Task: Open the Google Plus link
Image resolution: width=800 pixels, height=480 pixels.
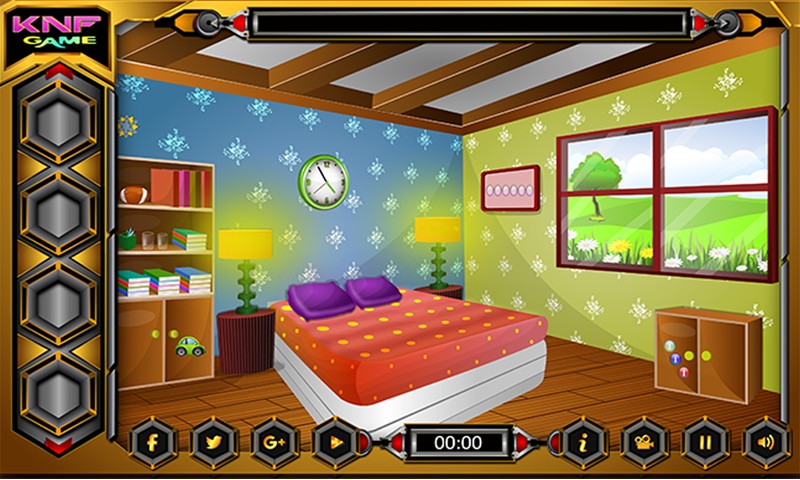Action: [273, 440]
